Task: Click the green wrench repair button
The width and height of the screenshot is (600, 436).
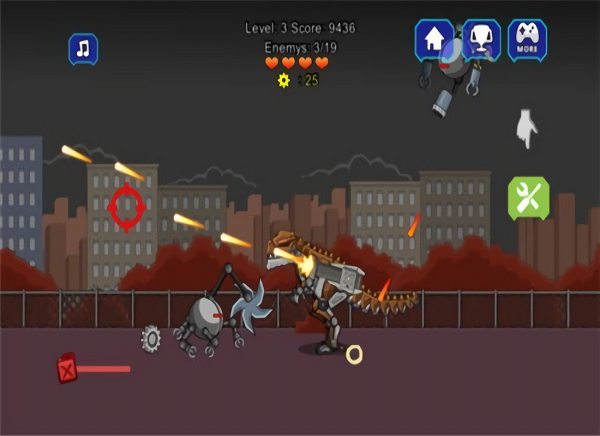Action: coord(528,198)
